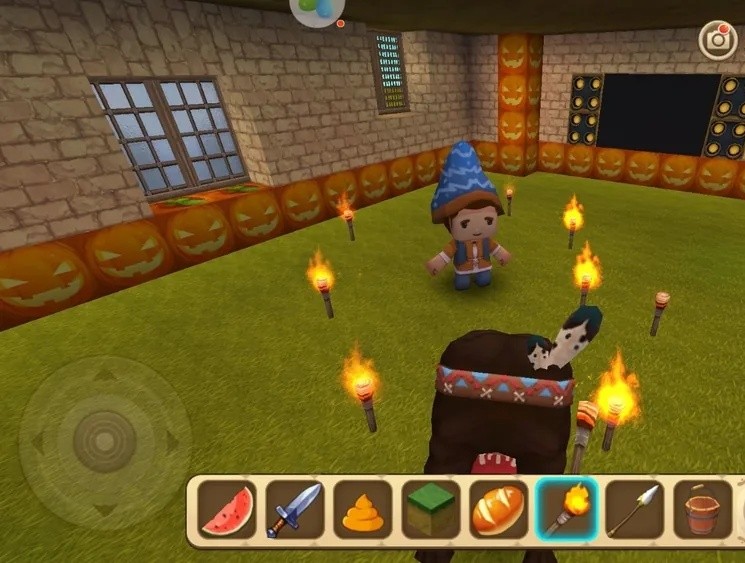Screen dimensions: 745x563
Task: Equip the spear from the hotbar
Action: point(635,510)
